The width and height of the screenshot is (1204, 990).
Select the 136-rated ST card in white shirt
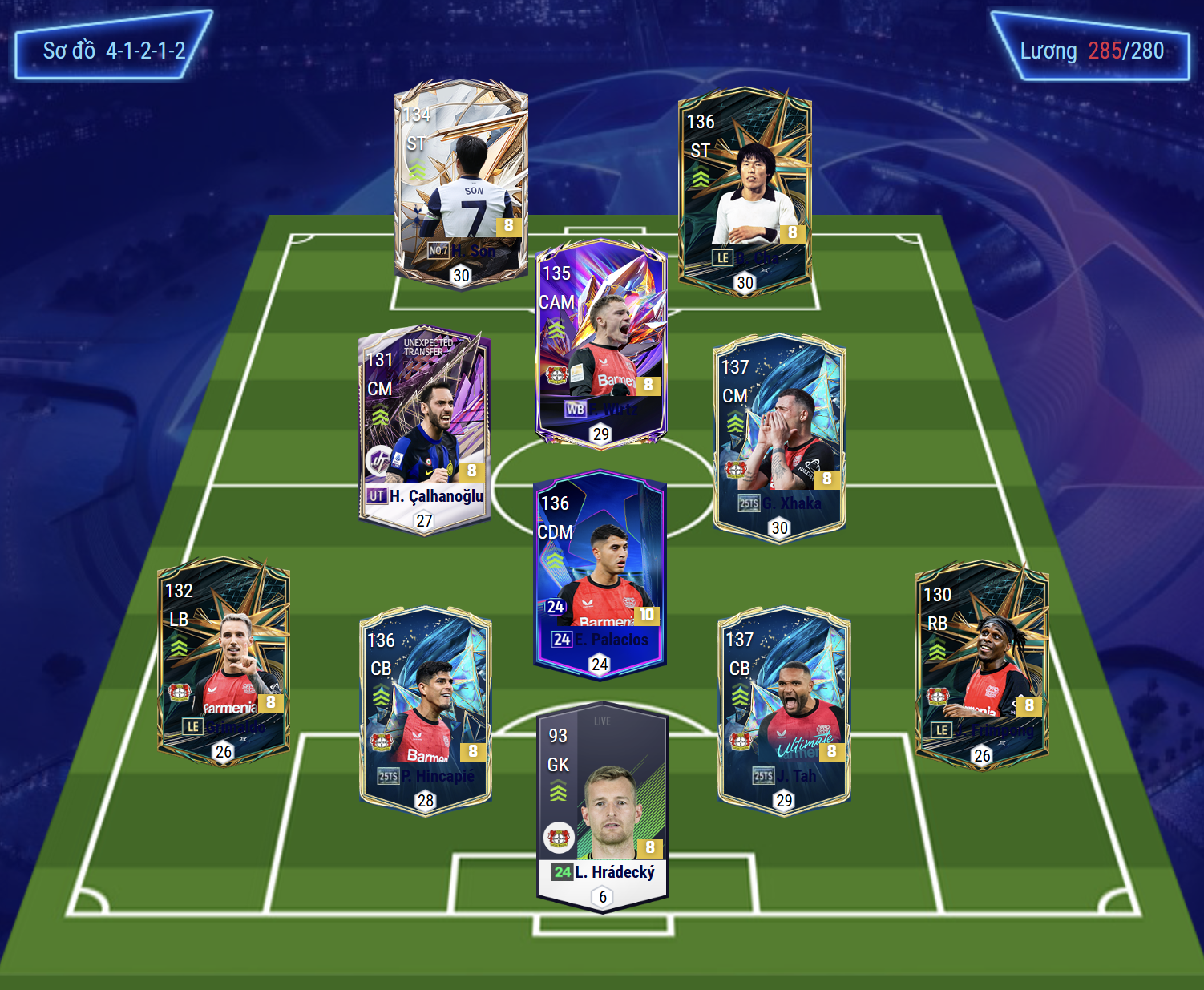pyautogui.click(x=745, y=192)
